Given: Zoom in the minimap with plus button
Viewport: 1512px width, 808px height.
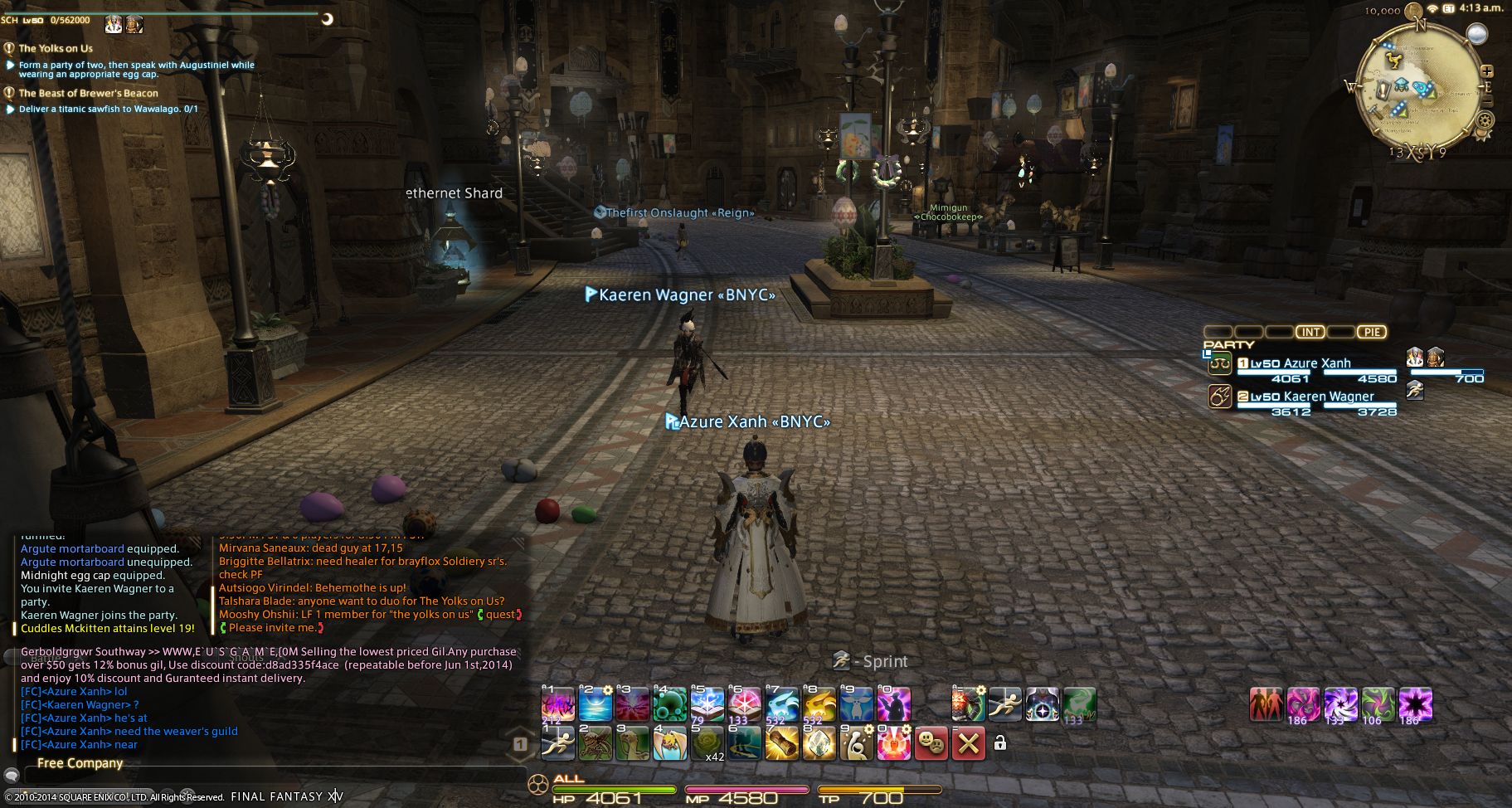Looking at the screenshot, I should pyautogui.click(x=1486, y=71).
